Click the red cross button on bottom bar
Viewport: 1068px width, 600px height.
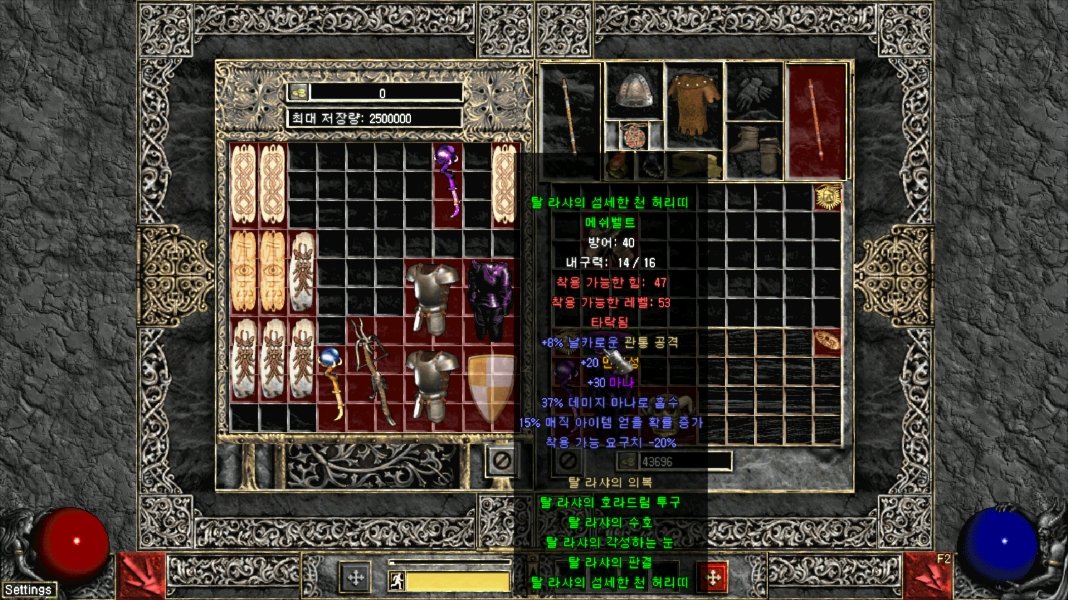pos(712,578)
